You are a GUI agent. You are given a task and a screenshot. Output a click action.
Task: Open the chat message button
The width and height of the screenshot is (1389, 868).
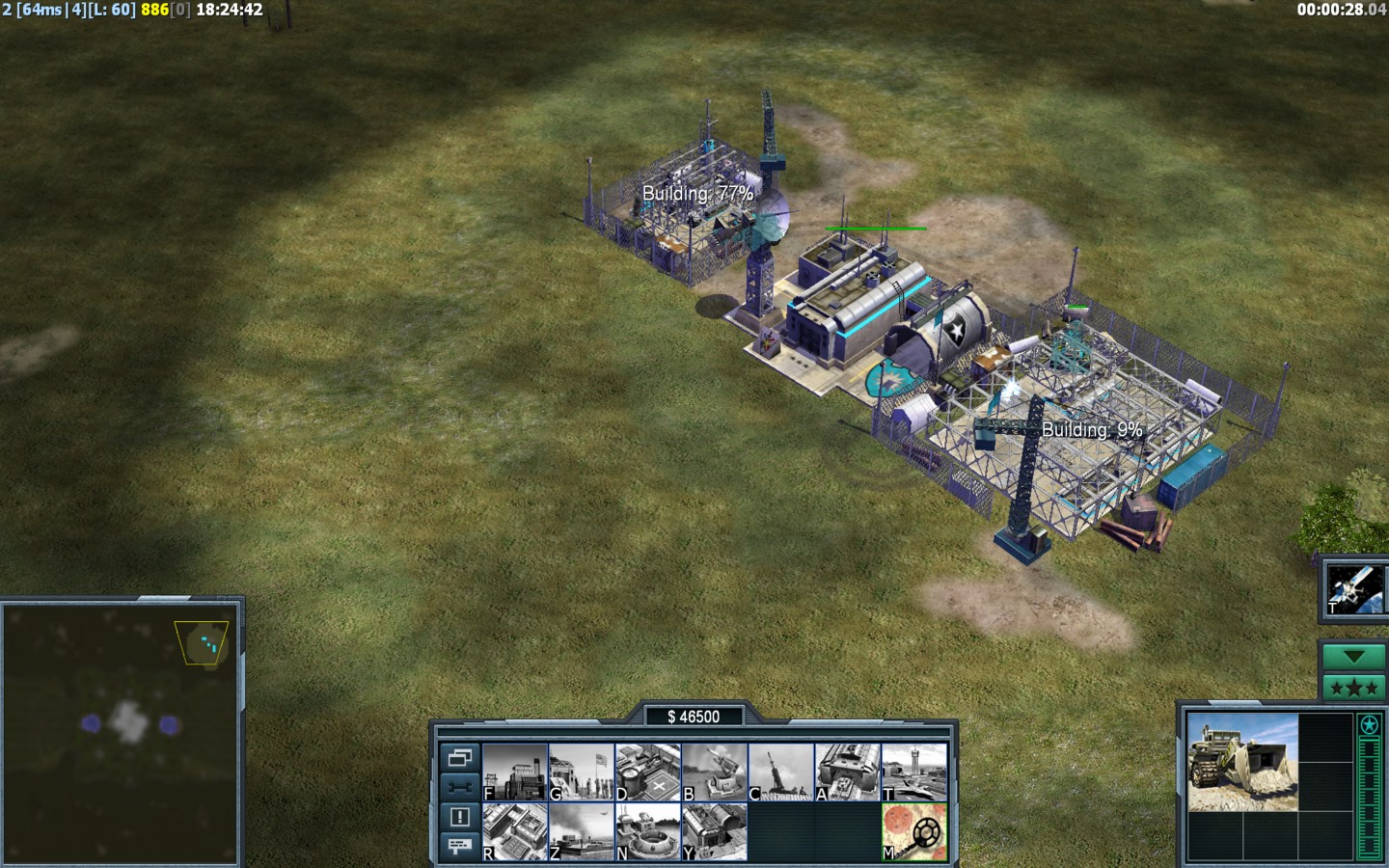[x=459, y=846]
